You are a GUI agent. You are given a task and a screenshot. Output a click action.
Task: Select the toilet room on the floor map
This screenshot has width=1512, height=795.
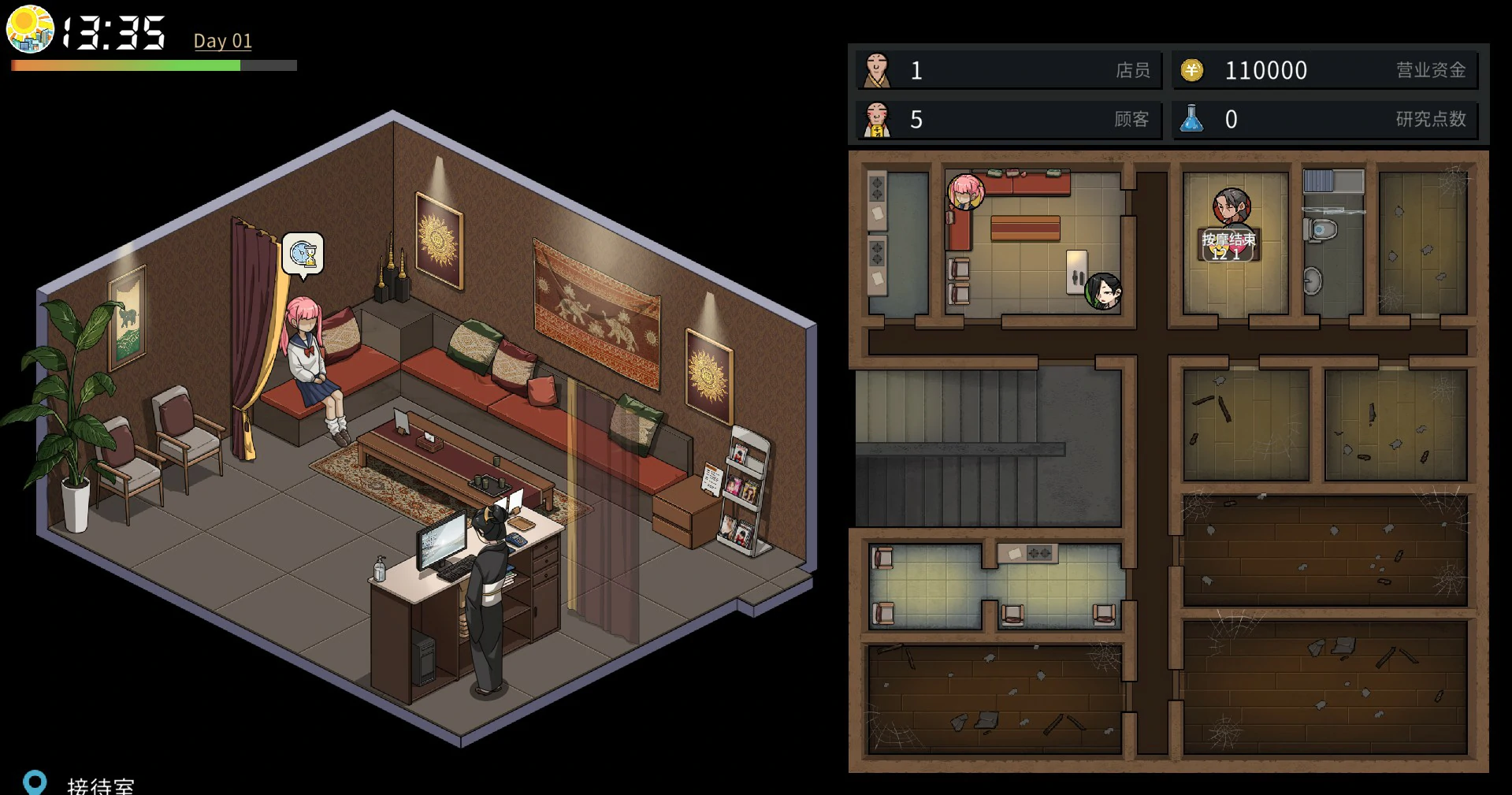[1332, 244]
